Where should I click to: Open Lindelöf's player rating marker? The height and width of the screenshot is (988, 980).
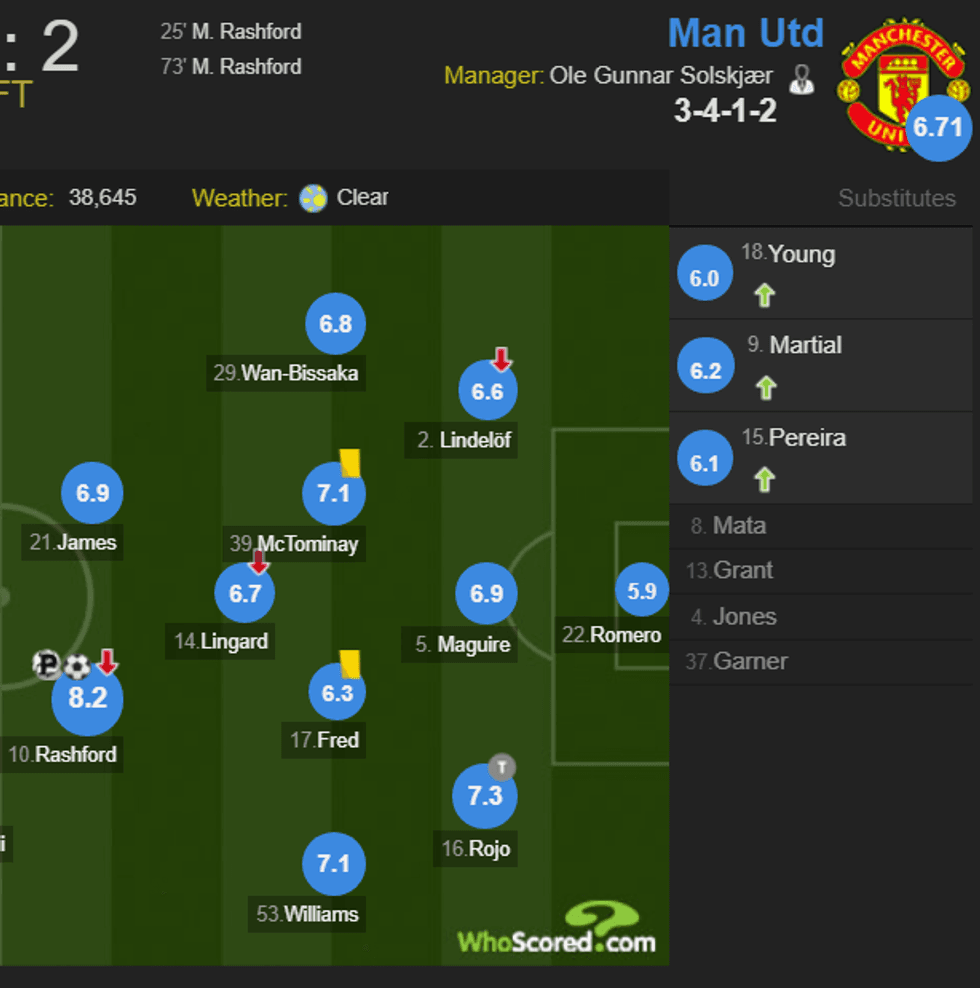click(x=487, y=391)
